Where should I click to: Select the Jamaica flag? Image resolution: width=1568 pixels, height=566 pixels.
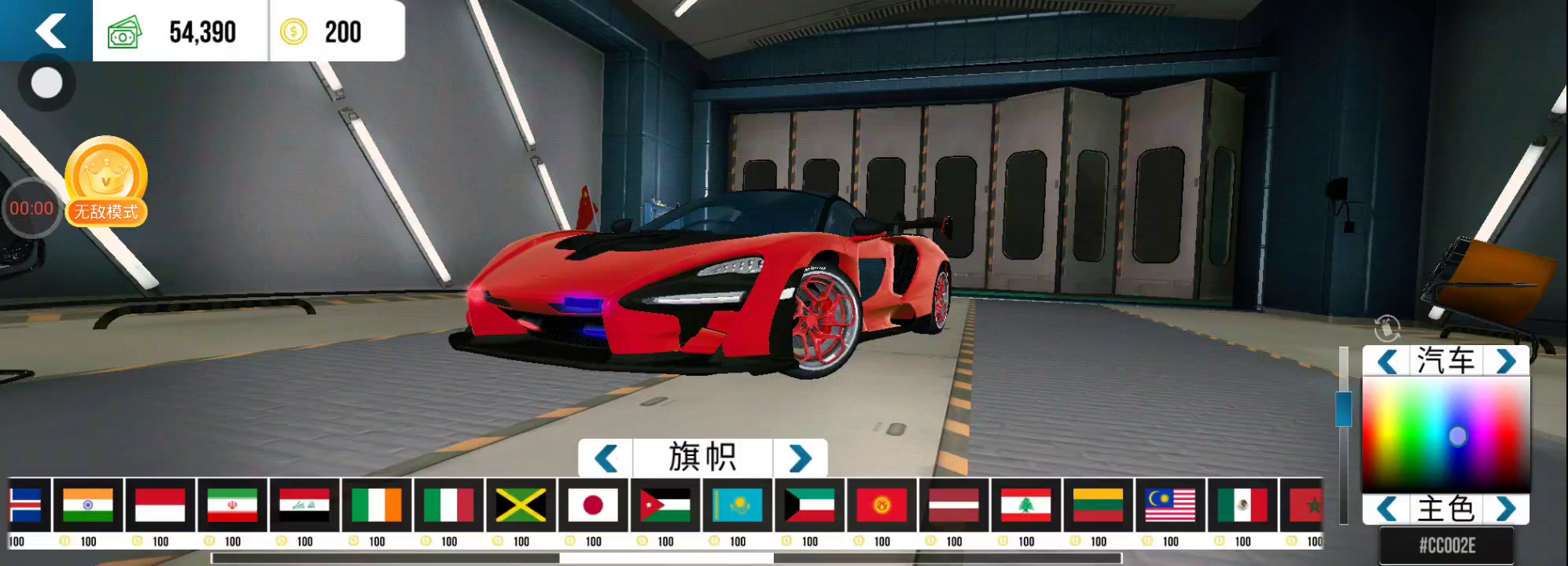[521, 505]
